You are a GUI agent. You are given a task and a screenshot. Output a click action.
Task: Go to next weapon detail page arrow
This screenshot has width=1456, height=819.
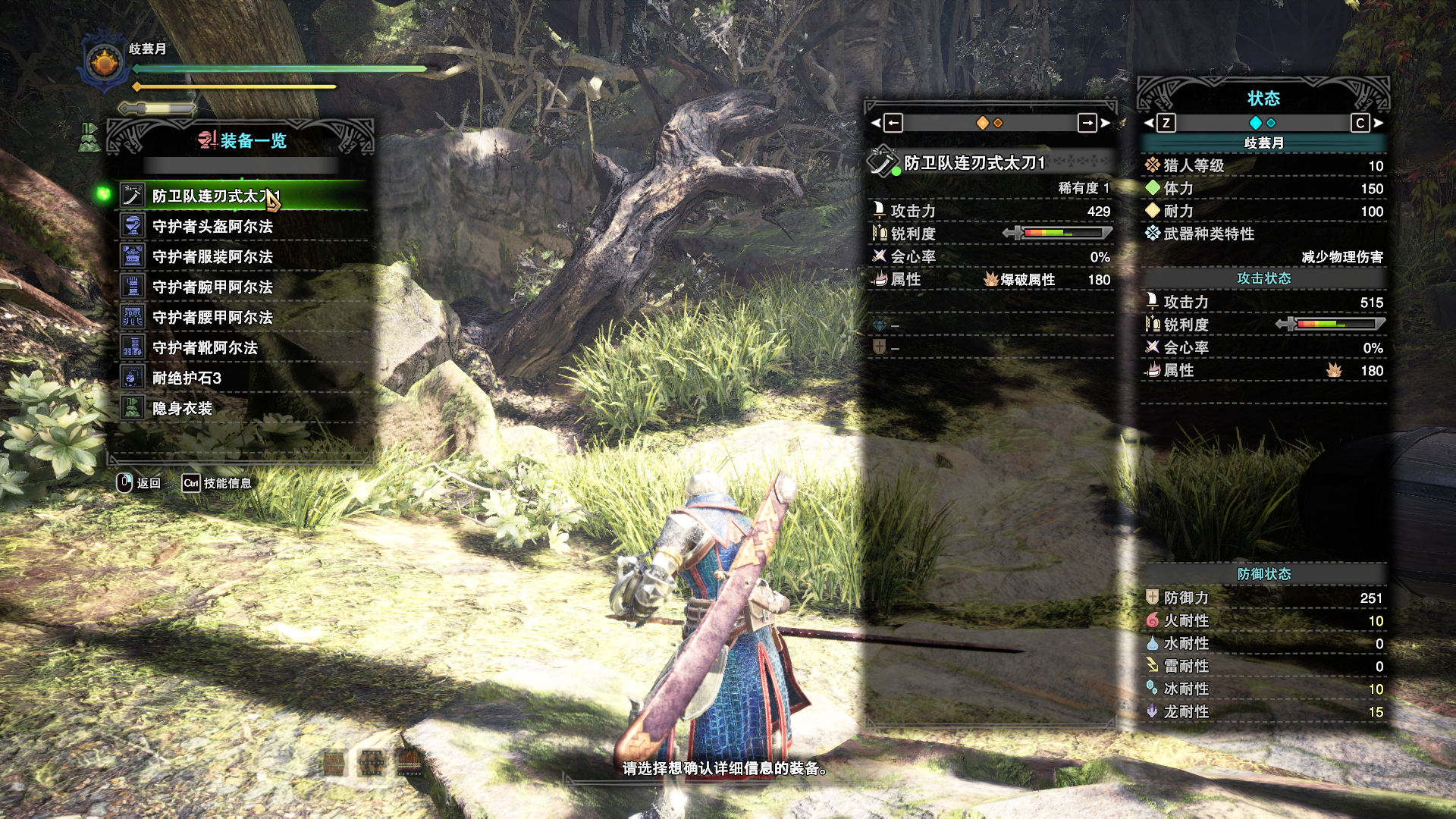tap(1089, 123)
